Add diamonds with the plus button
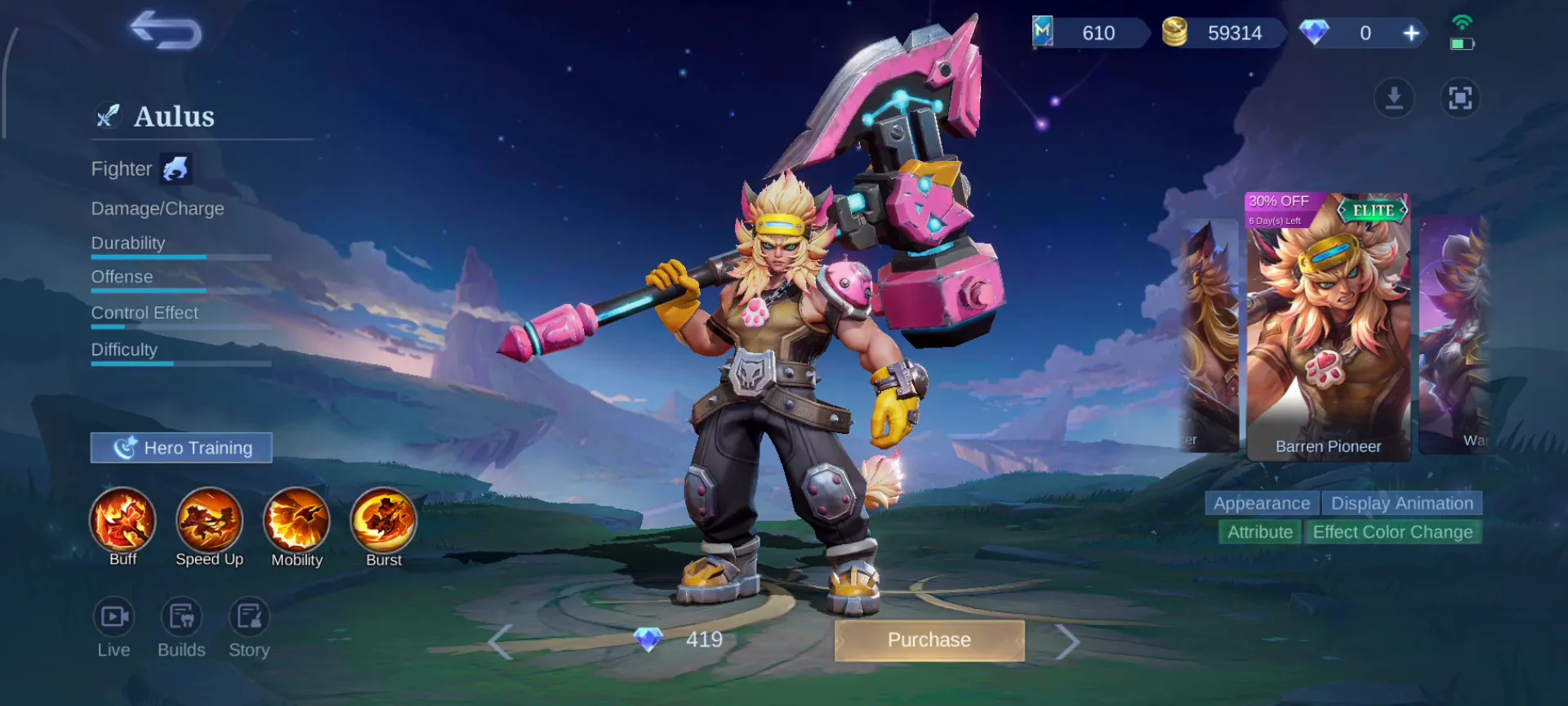The image size is (1568, 706). point(1411,34)
